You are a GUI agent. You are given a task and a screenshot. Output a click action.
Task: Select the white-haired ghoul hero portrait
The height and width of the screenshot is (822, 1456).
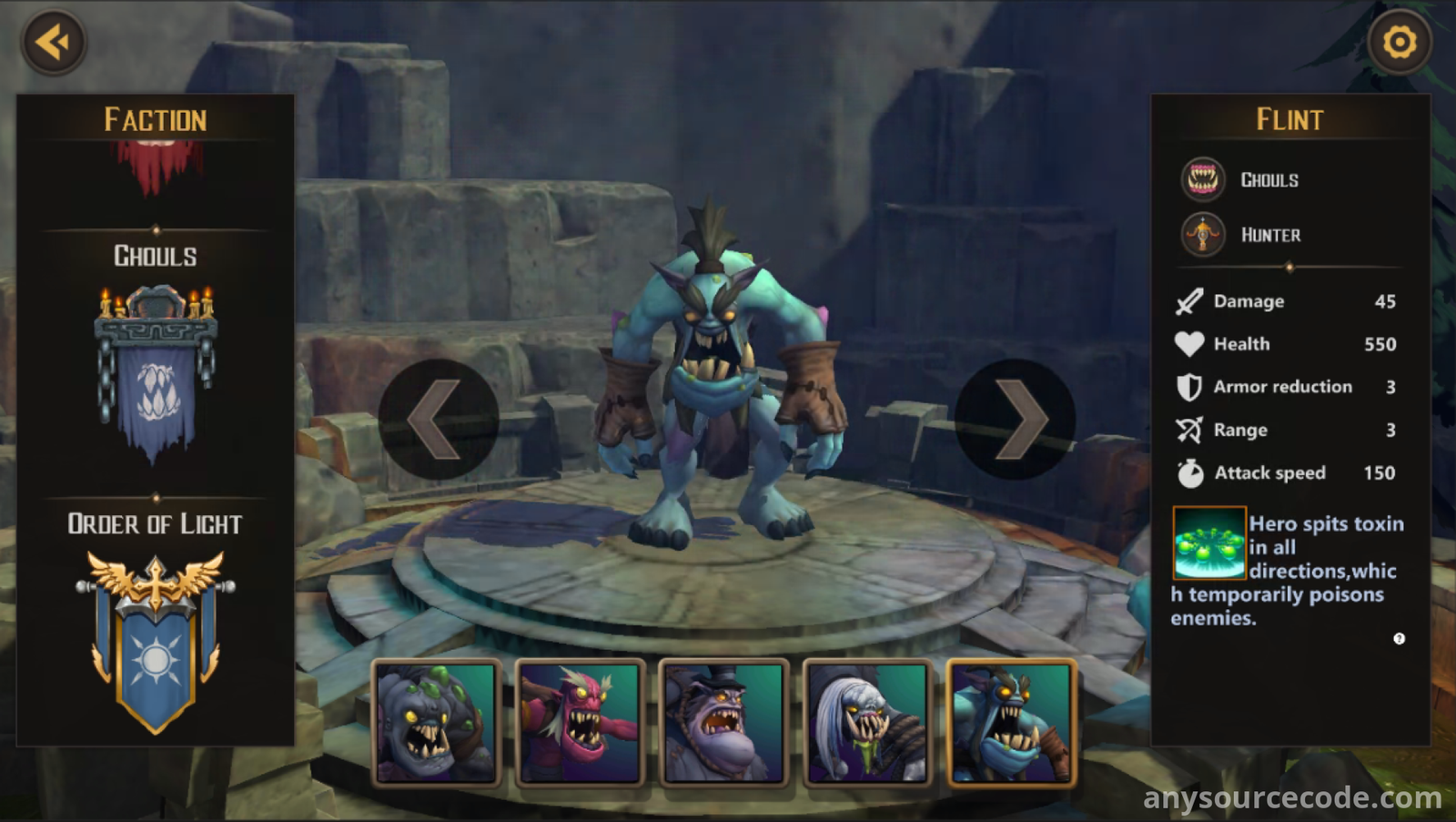coord(868,723)
